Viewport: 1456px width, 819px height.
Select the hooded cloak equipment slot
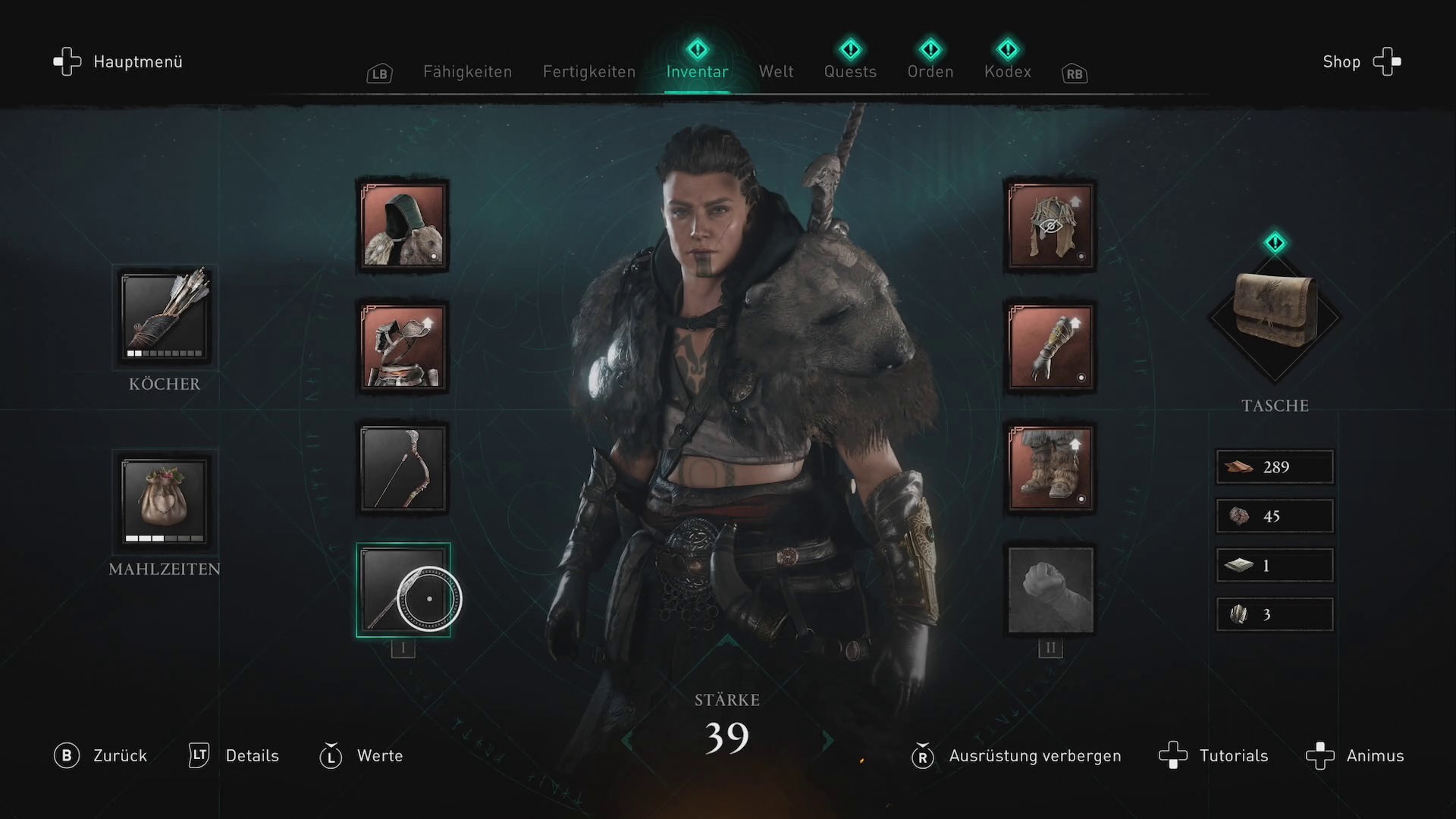coord(403,226)
